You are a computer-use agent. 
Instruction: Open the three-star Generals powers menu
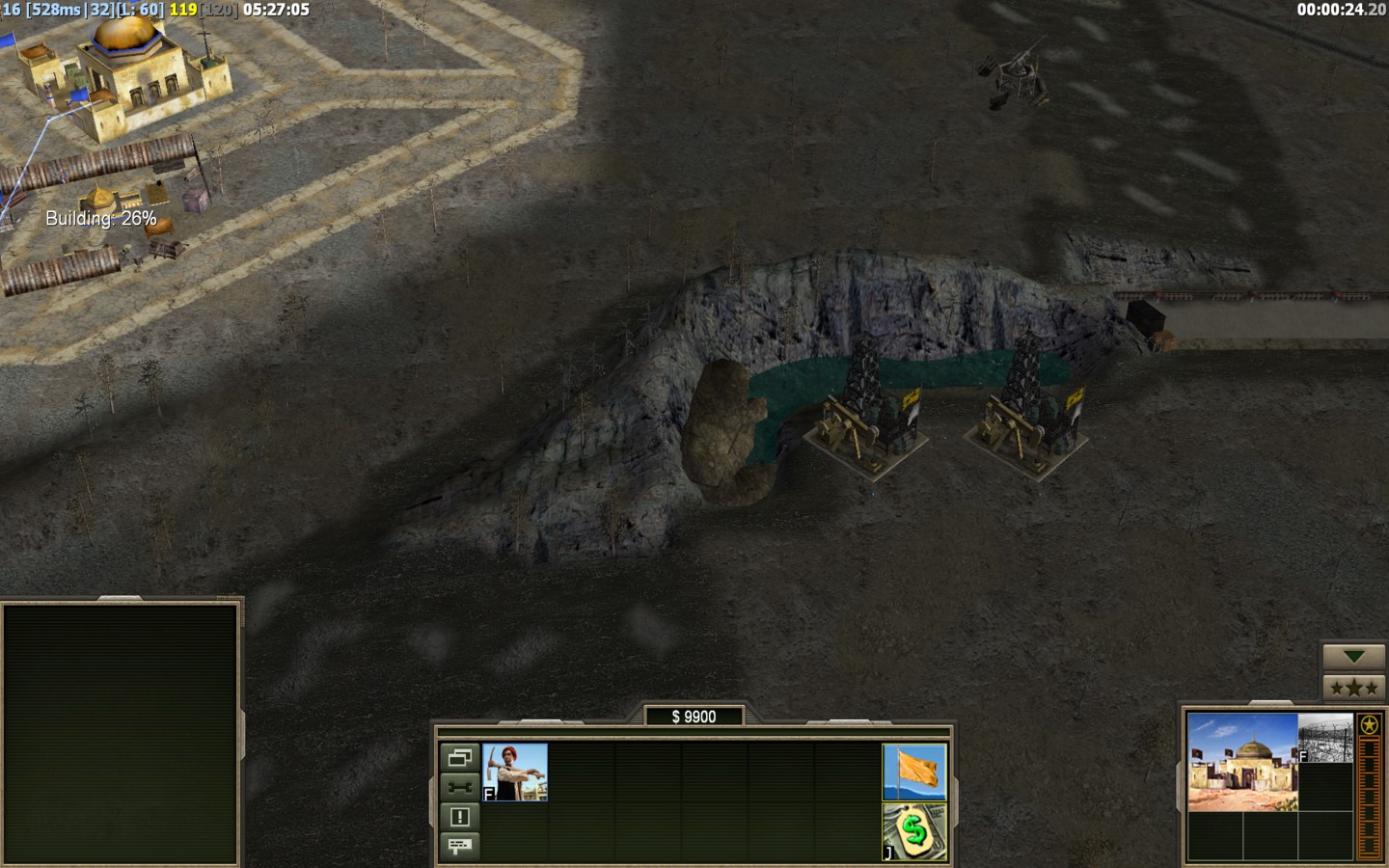(x=1353, y=688)
